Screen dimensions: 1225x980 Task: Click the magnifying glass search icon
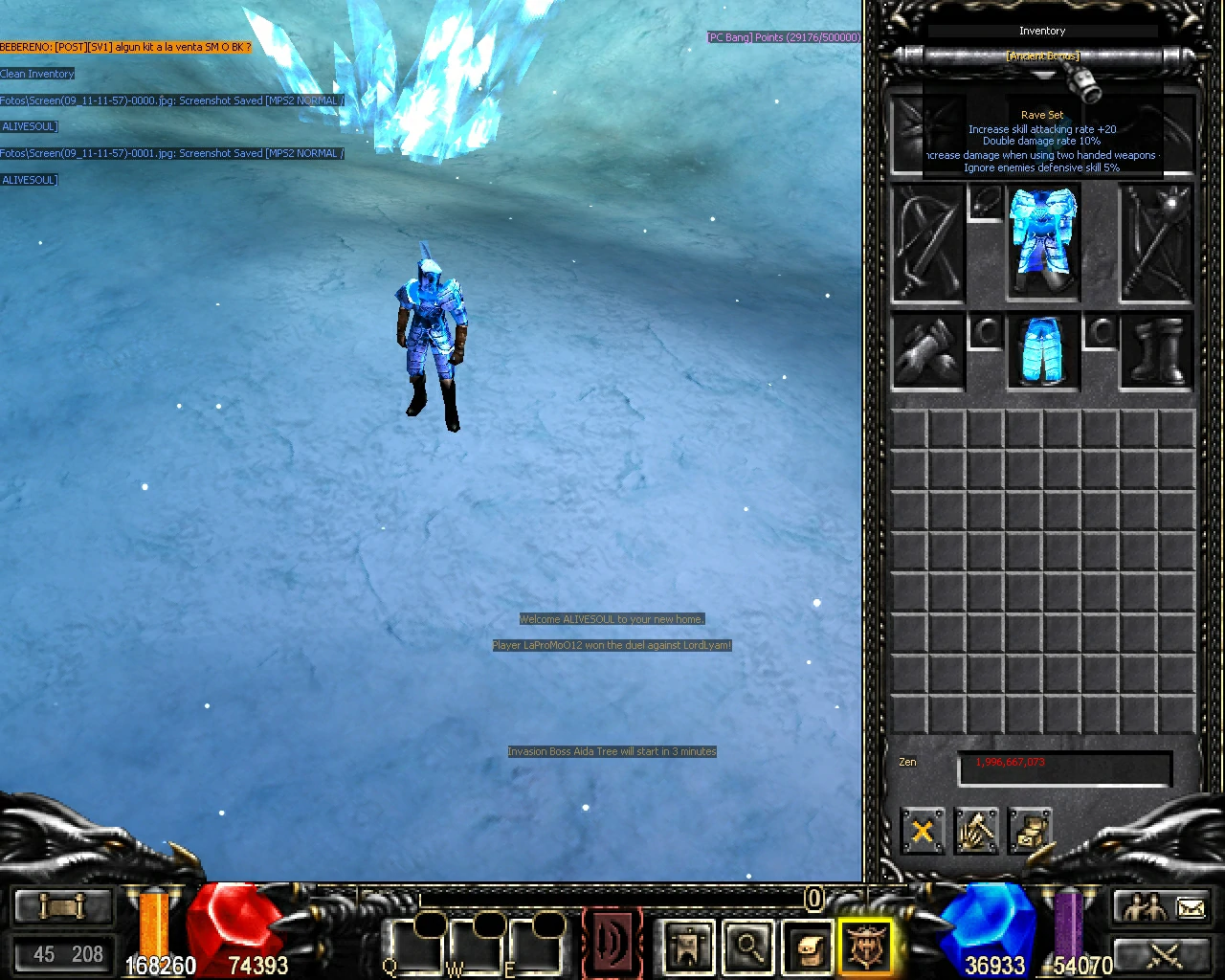pyautogui.click(x=748, y=946)
